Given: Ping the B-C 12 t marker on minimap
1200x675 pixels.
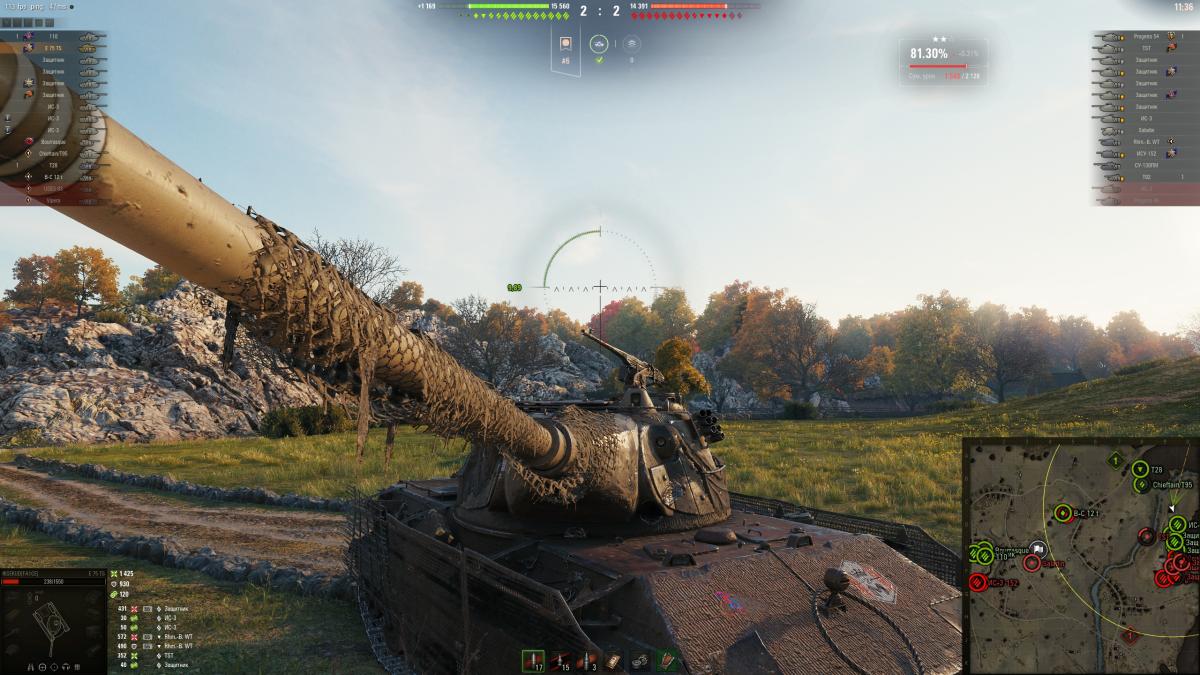Looking at the screenshot, I should (x=1062, y=514).
